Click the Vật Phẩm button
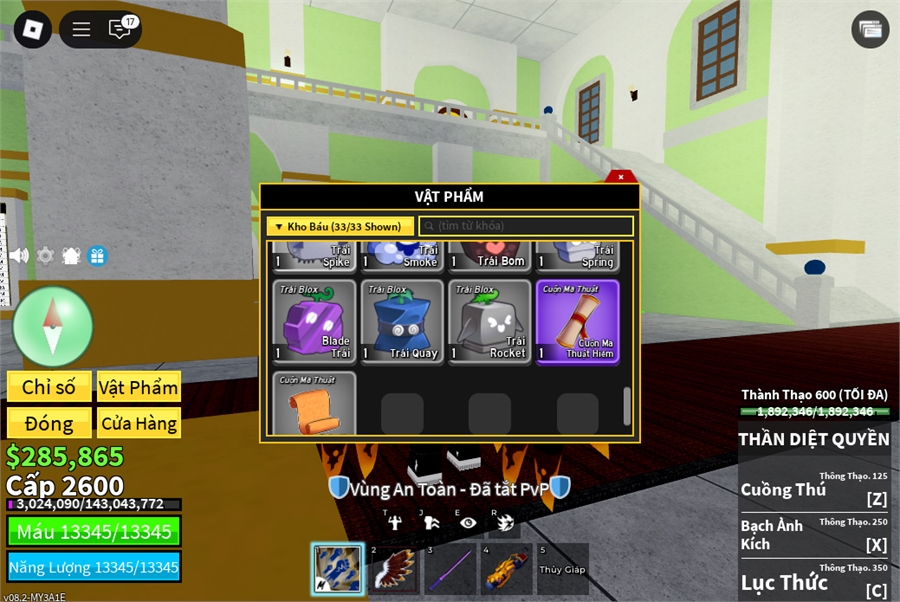The image size is (900, 602). pyautogui.click(x=138, y=387)
